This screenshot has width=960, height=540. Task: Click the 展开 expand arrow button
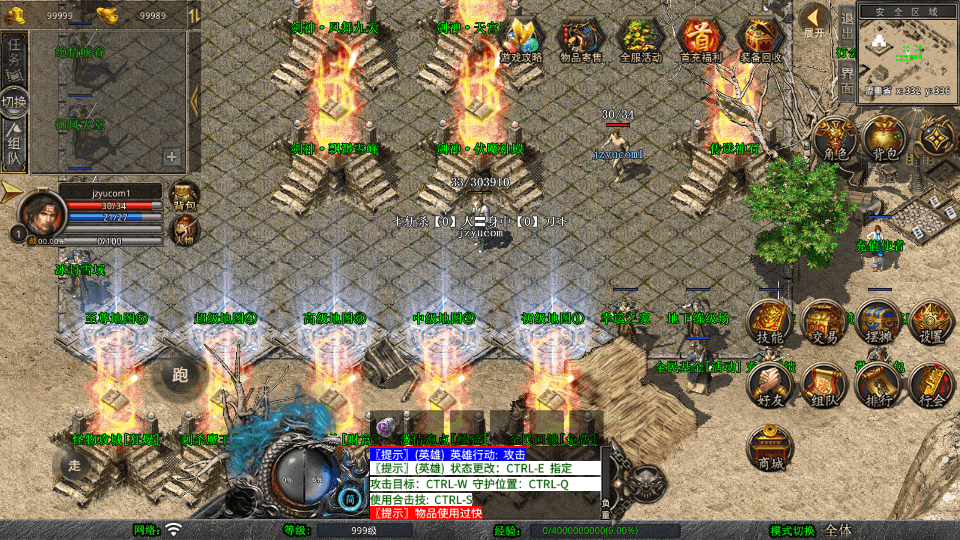815,21
